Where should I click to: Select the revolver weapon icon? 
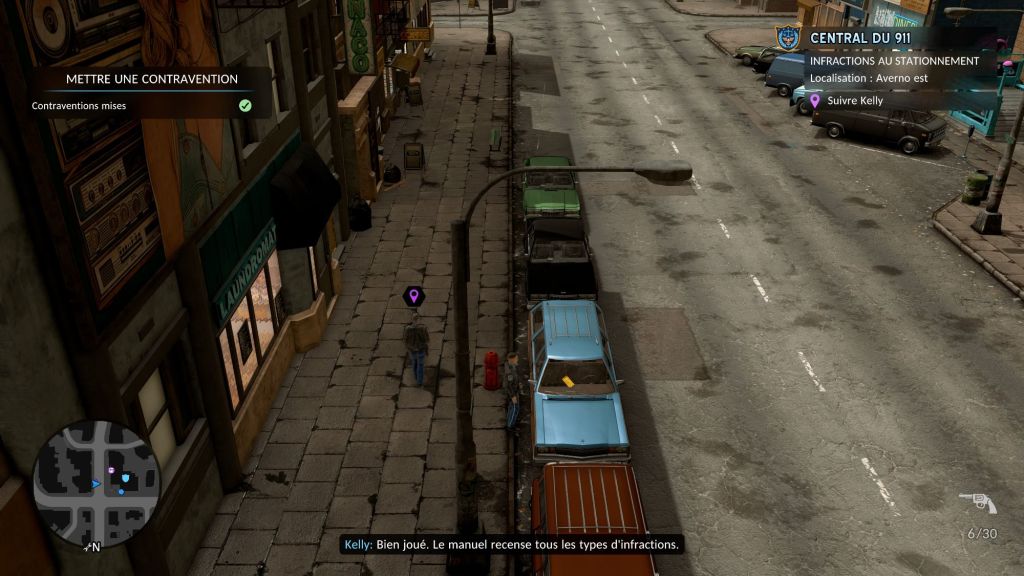(x=977, y=502)
